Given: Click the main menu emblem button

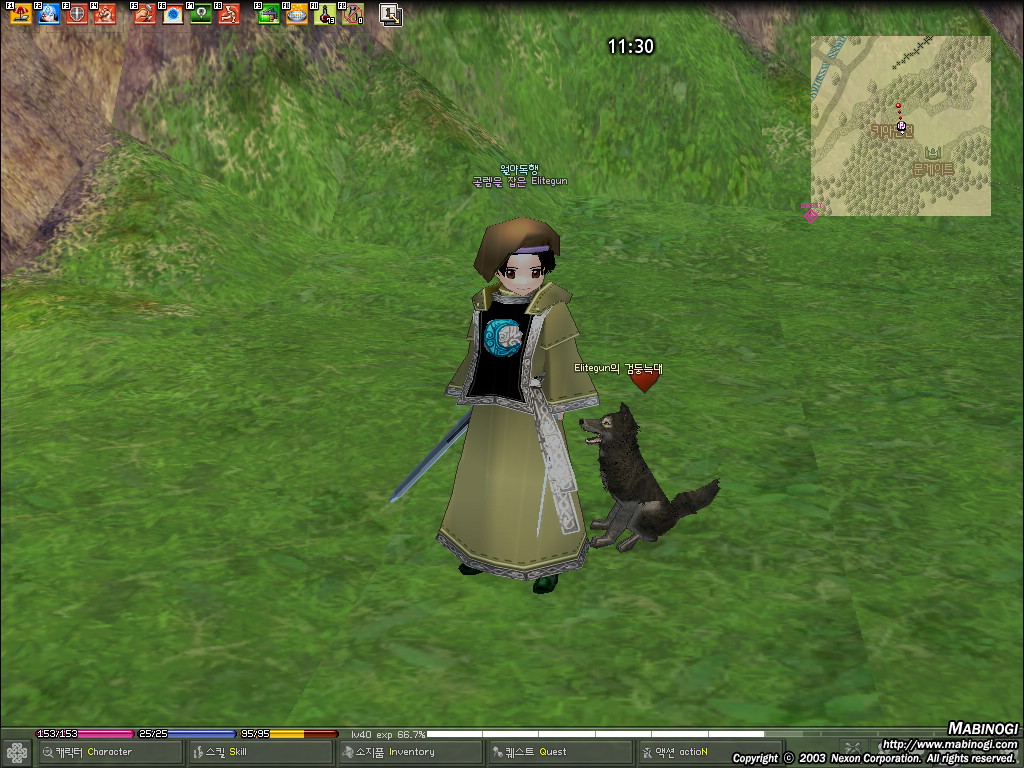Looking at the screenshot, I should [17, 752].
